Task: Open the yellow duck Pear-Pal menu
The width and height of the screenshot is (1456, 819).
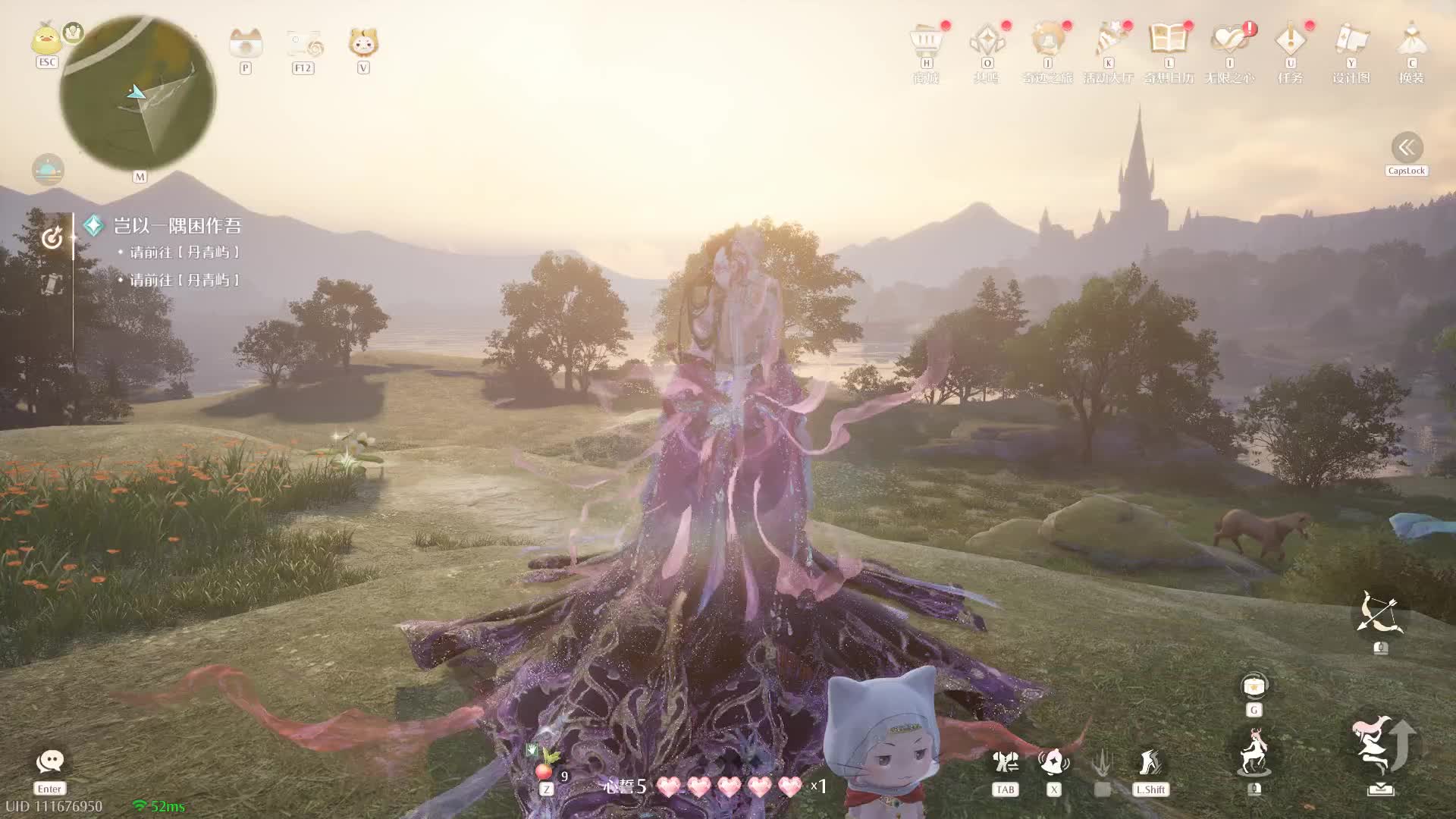Action: tap(46, 39)
